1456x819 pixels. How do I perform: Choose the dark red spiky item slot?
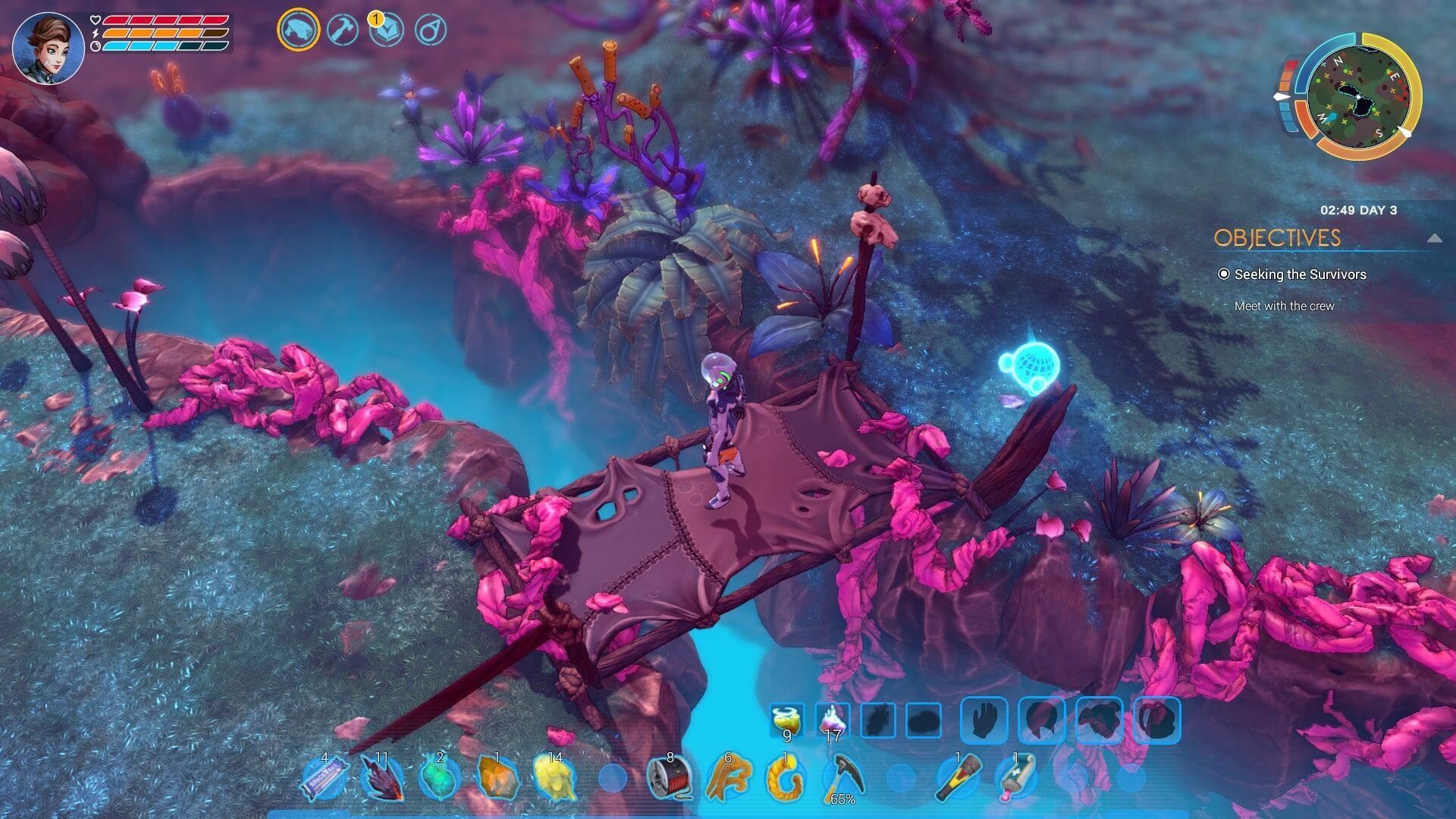pos(381,778)
